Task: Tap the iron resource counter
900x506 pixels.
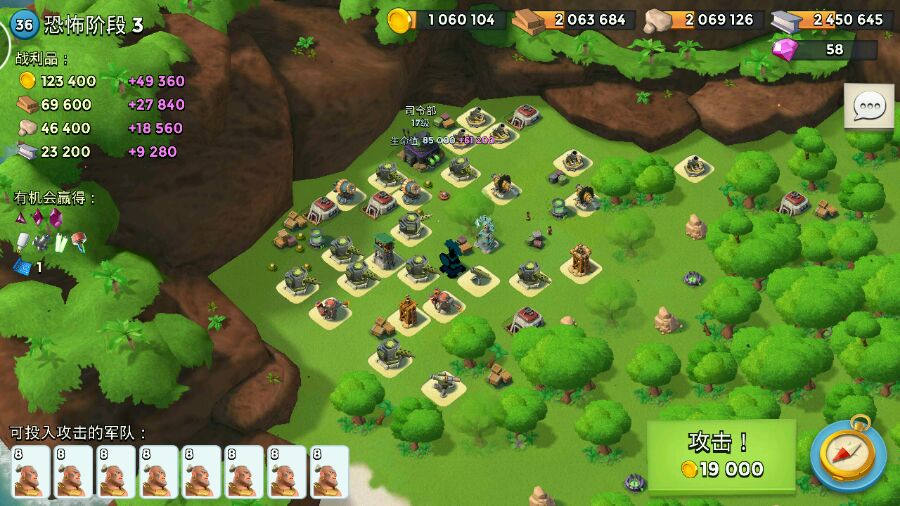Action: click(x=831, y=20)
